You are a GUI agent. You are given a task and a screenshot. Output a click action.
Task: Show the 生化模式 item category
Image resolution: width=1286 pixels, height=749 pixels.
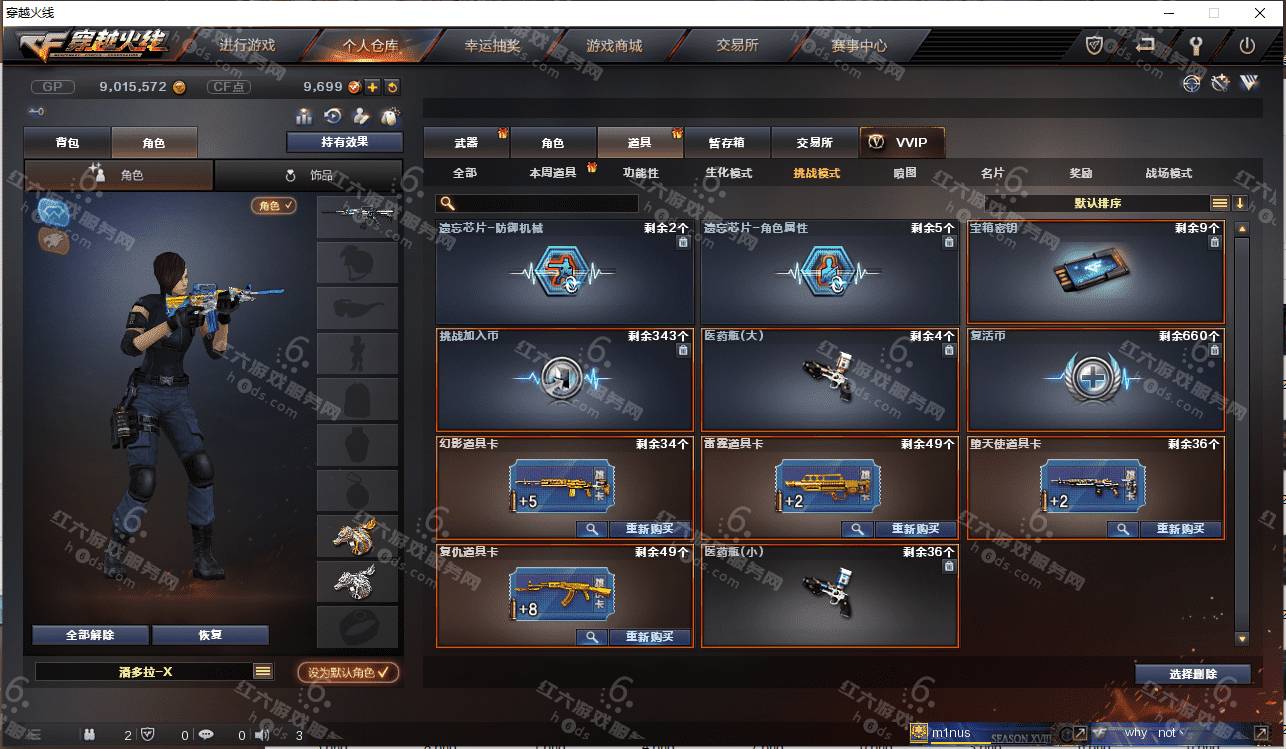(728, 173)
